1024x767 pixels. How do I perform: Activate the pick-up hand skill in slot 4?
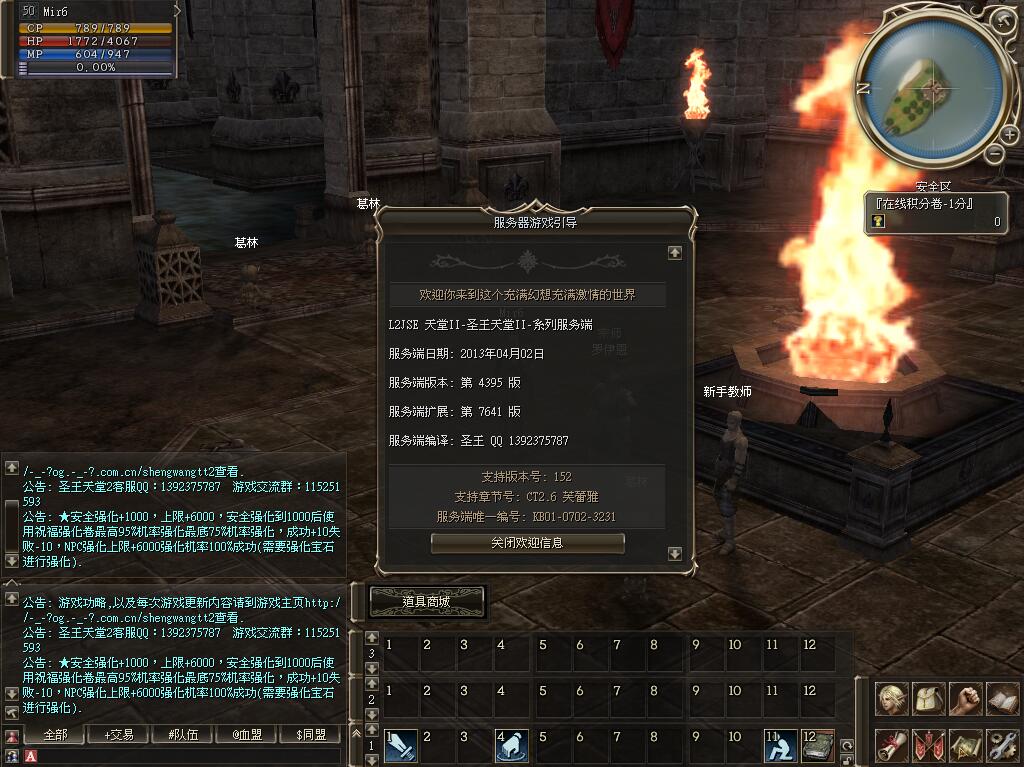coord(512,745)
